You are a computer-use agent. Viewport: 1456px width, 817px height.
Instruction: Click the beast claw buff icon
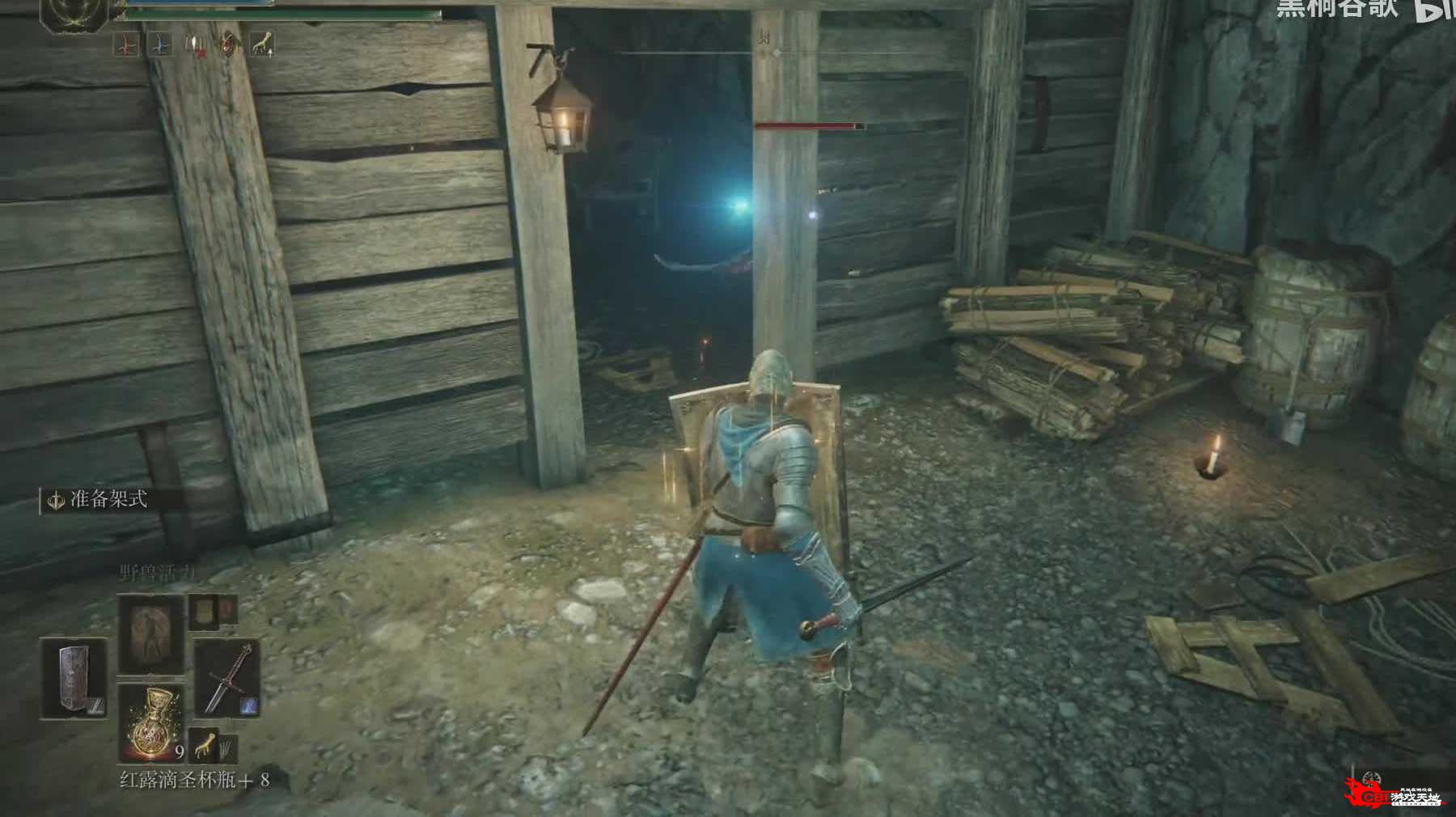[x=260, y=44]
